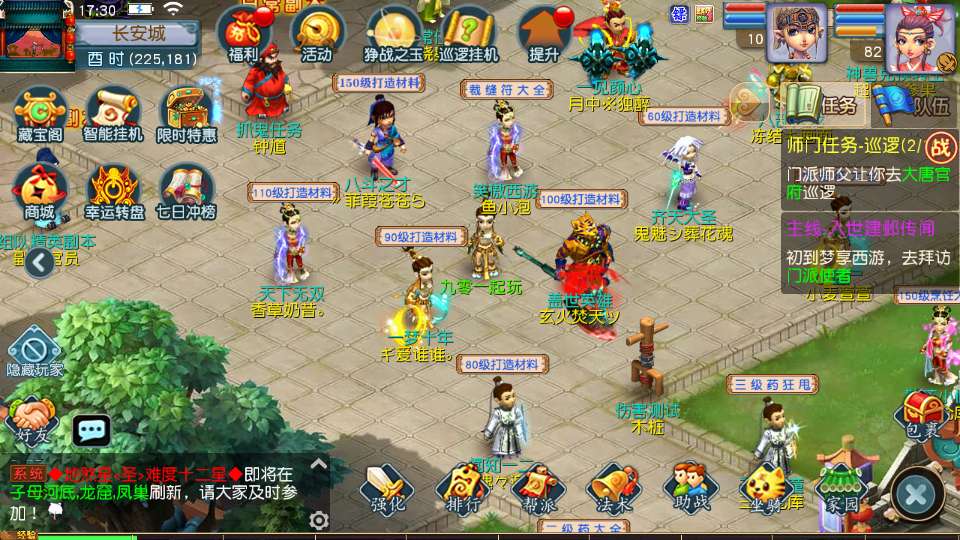Open the 幸运转盘 lucky wheel
The height and width of the screenshot is (540, 960).
point(113,190)
